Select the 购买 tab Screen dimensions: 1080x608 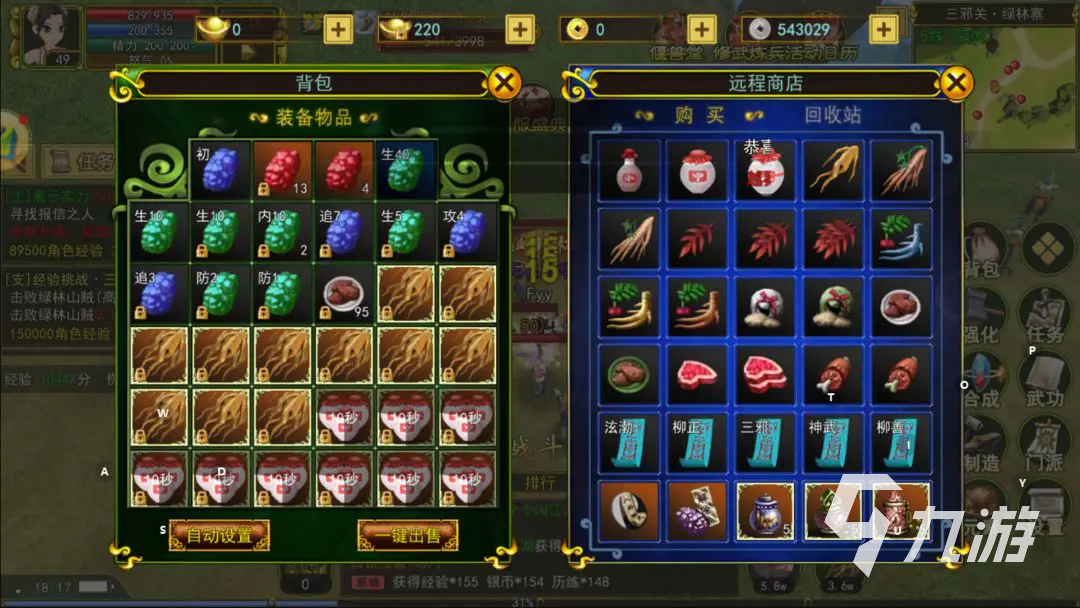coord(699,115)
